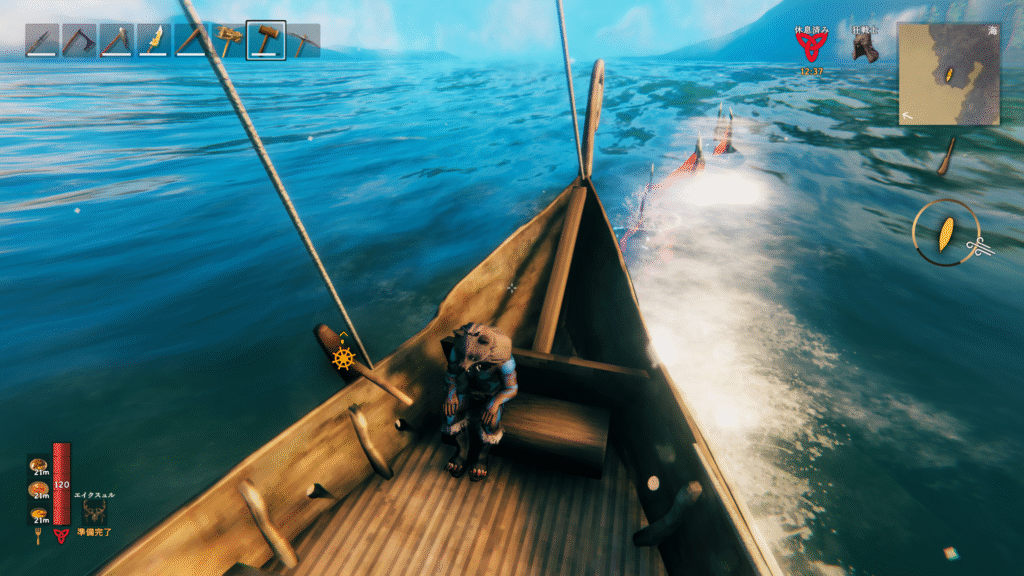Click the rudder indicator icon
Image resolution: width=1024 pixels, height=576 pixels.
343,358
